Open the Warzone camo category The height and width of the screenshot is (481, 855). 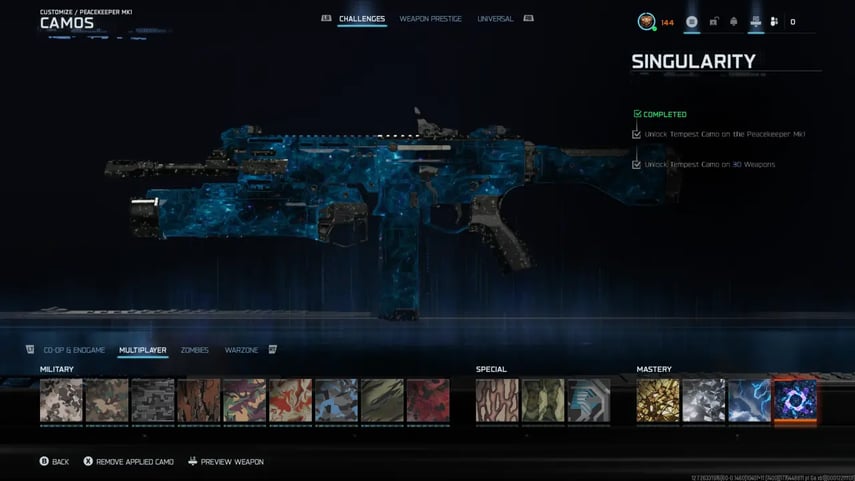click(241, 350)
